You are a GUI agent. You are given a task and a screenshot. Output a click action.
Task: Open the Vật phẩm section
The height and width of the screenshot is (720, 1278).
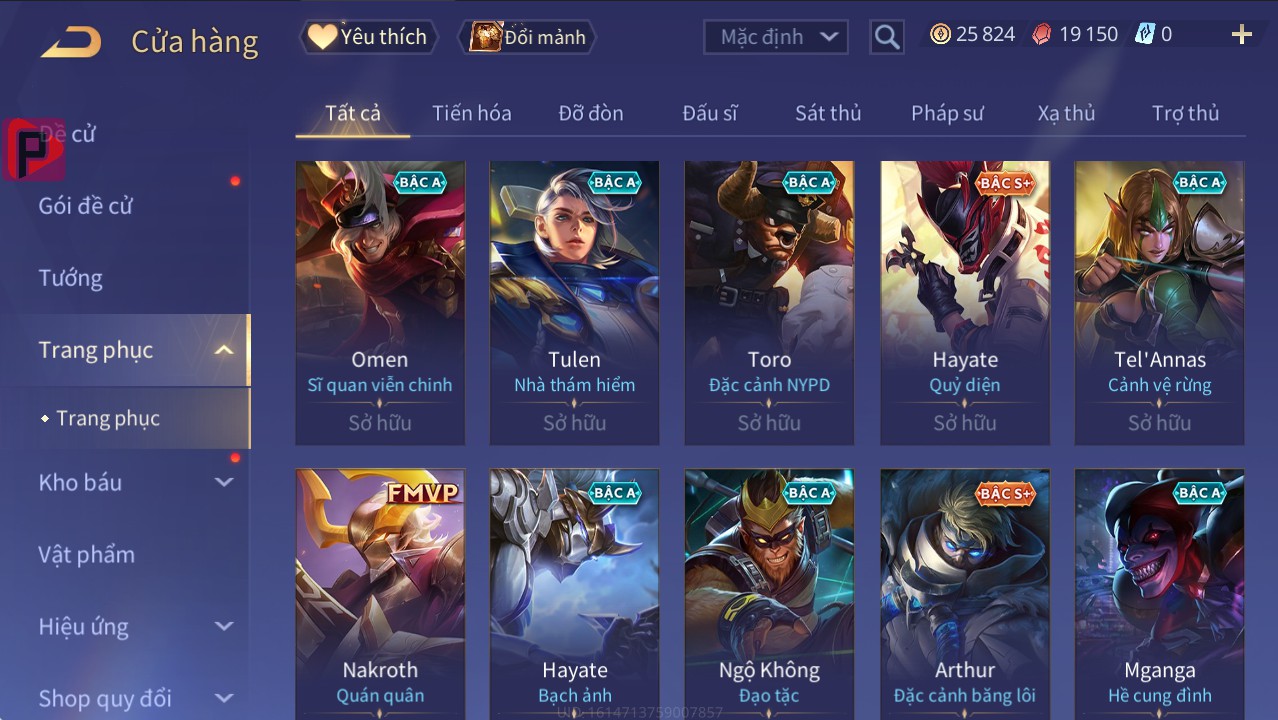pyautogui.click(x=87, y=554)
